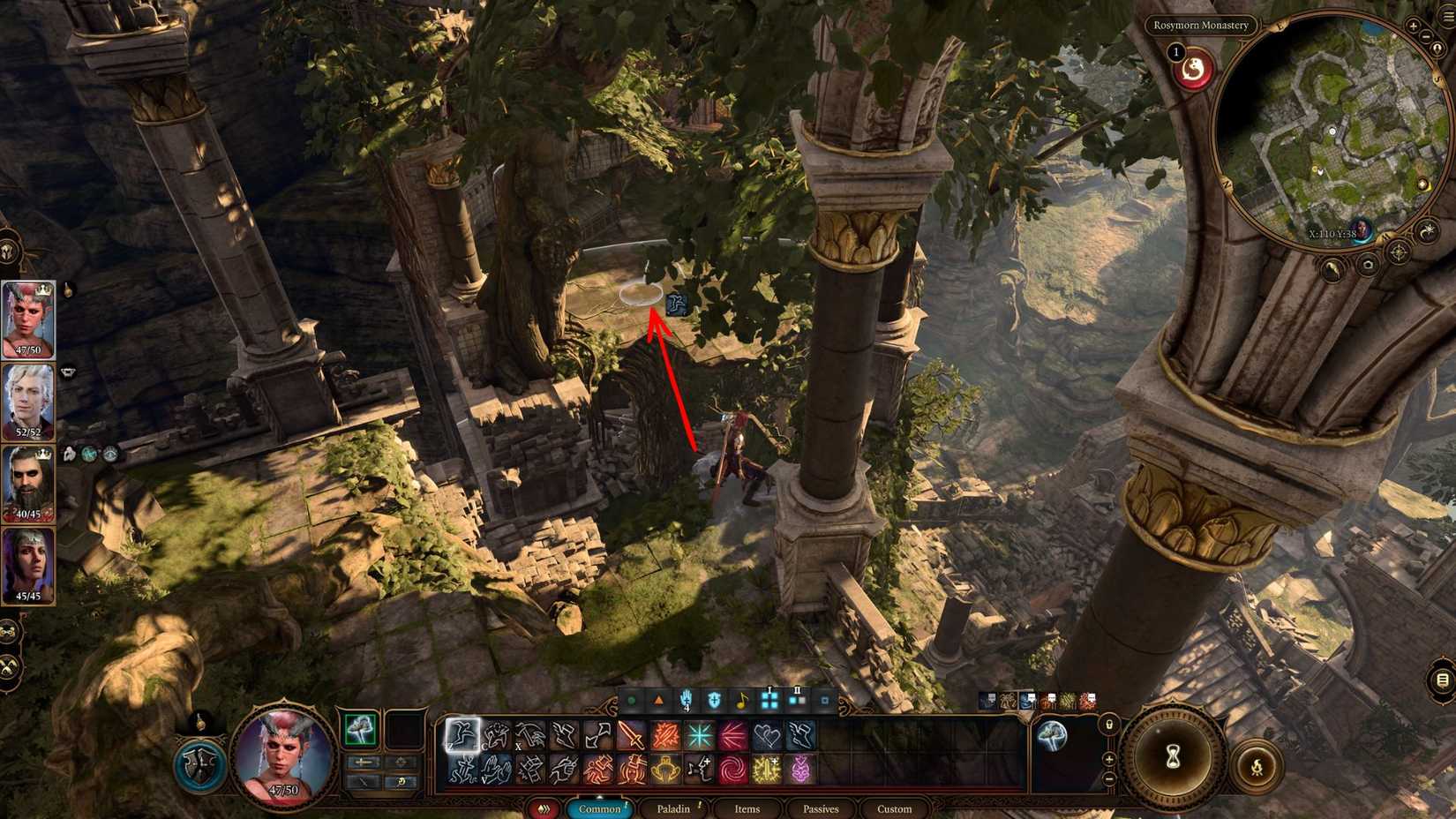
Task: Click the hourglass end-turn icon
Action: (x=1173, y=756)
